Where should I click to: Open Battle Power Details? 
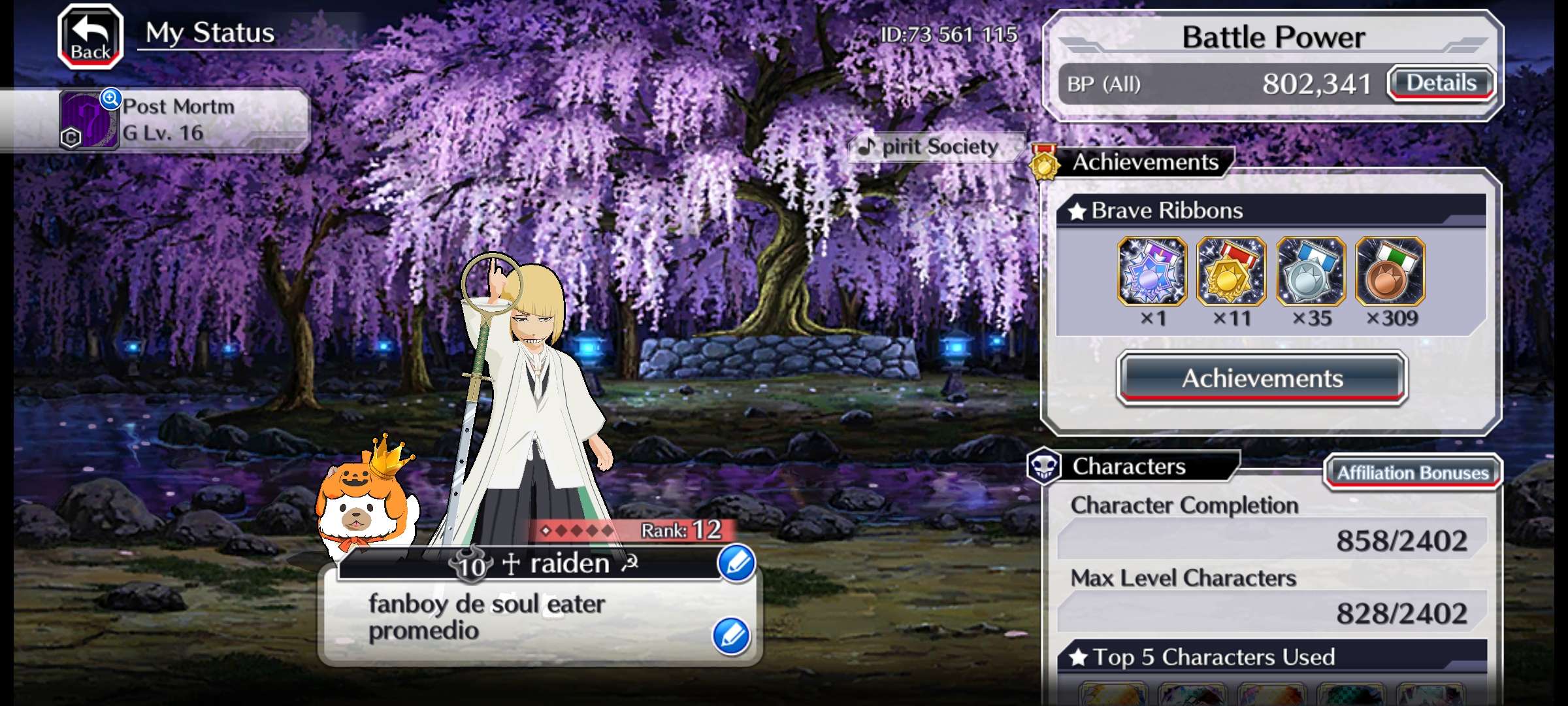tap(1441, 84)
